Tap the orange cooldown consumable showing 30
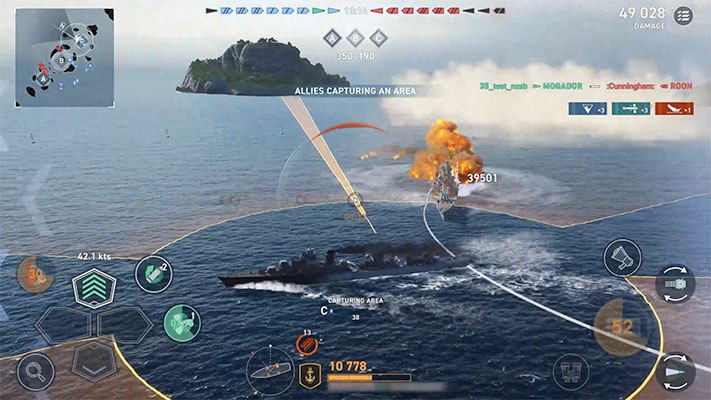This screenshot has width=711, height=400. click(34, 274)
